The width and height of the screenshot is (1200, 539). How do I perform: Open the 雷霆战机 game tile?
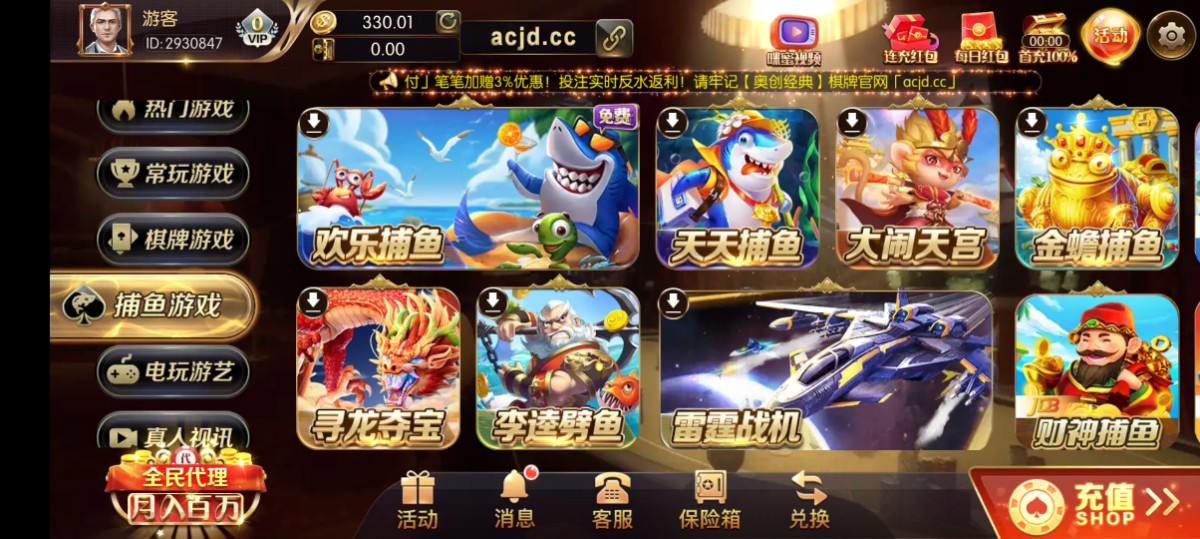pyautogui.click(x=826, y=369)
